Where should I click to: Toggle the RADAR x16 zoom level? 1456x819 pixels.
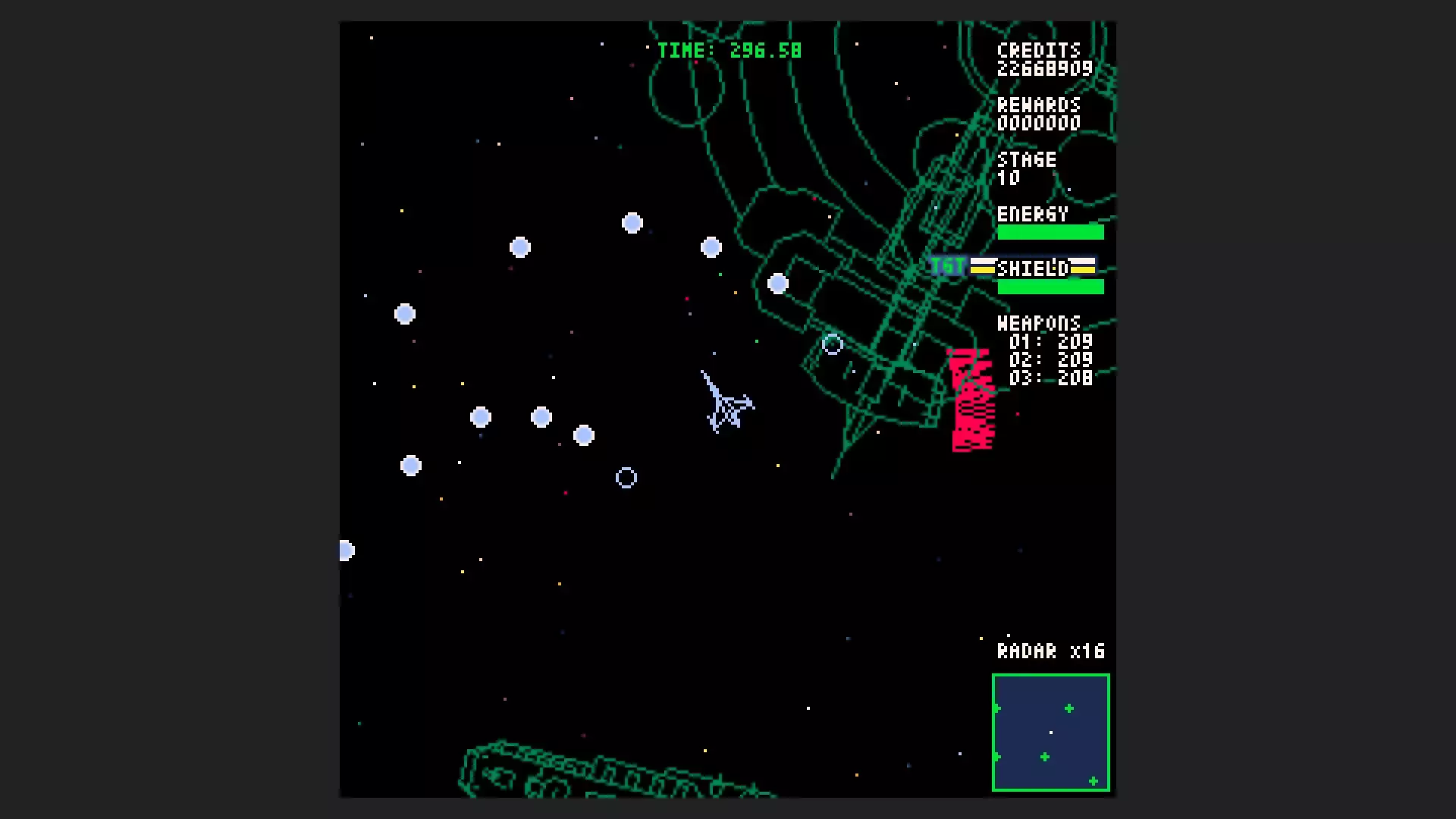click(x=1051, y=651)
